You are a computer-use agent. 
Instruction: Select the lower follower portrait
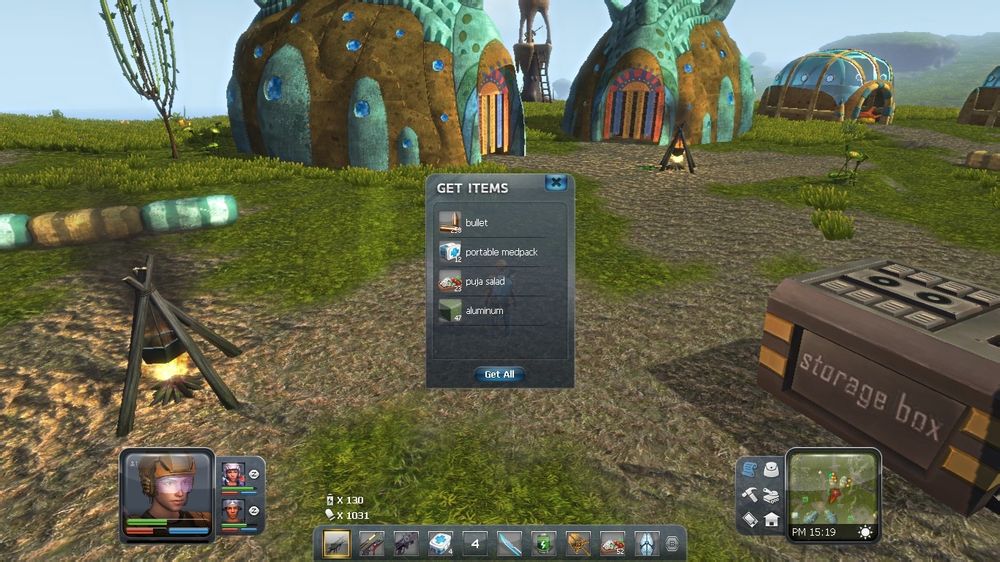pyautogui.click(x=233, y=511)
